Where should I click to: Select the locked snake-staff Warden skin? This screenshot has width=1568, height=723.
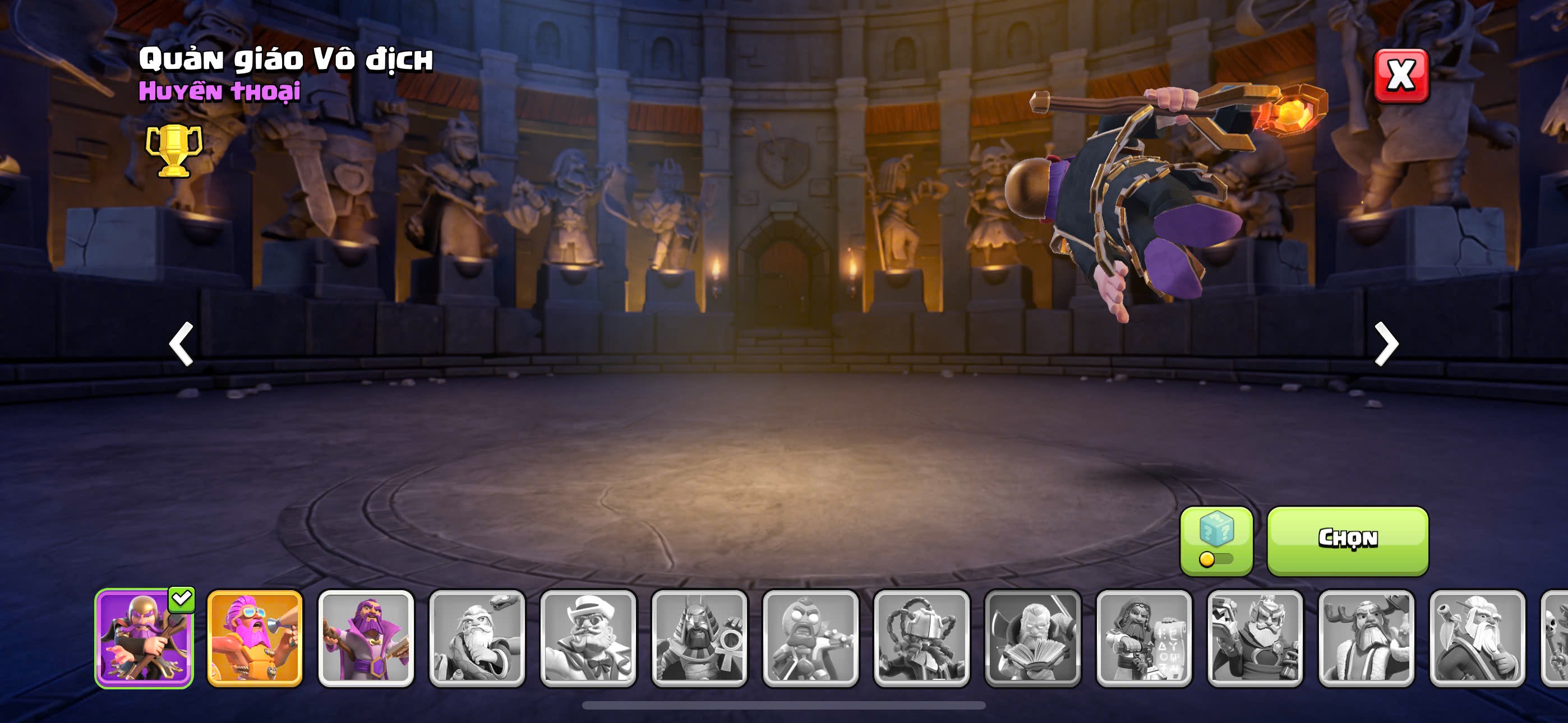[x=477, y=638]
